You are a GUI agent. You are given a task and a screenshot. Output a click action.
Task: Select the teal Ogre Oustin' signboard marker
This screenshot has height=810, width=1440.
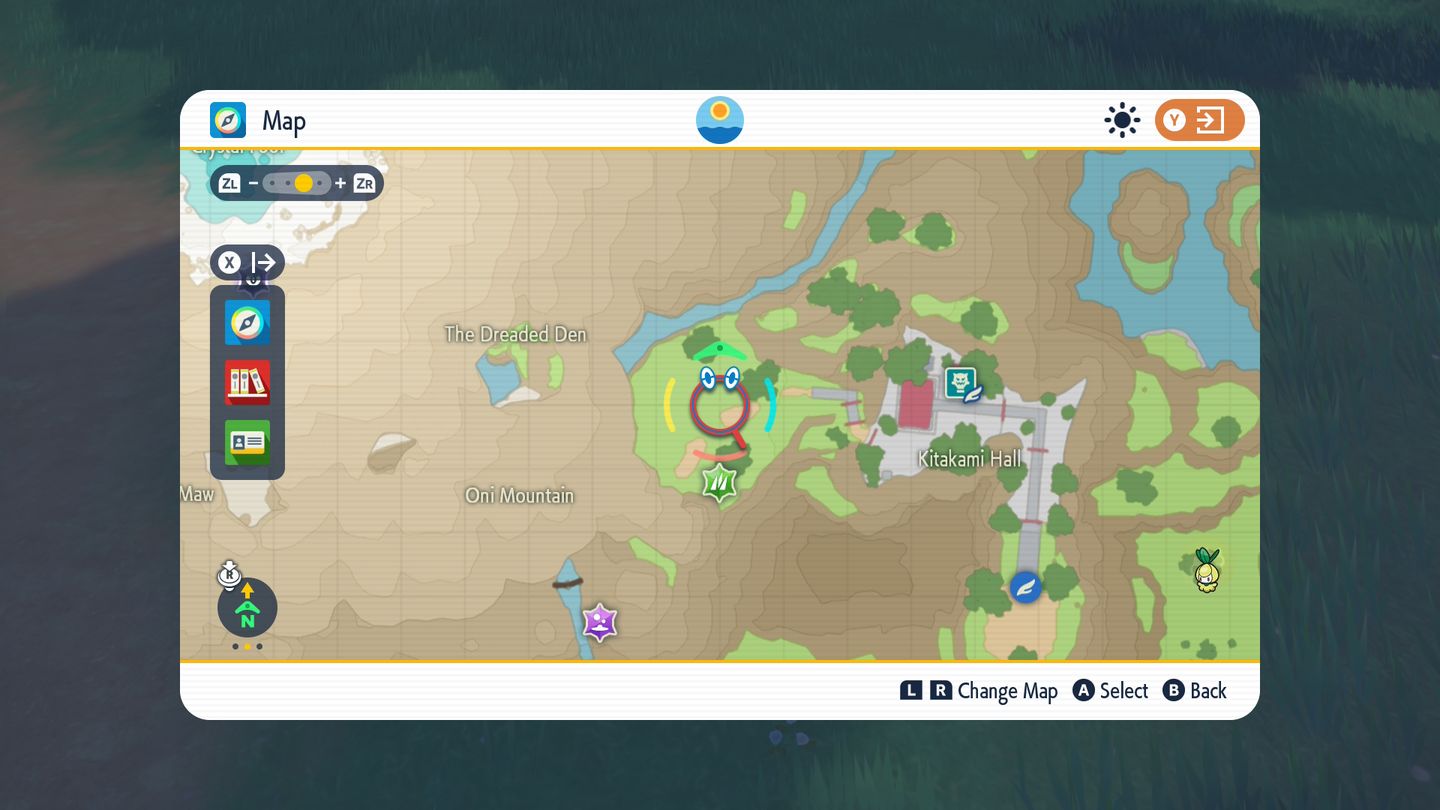(x=963, y=384)
